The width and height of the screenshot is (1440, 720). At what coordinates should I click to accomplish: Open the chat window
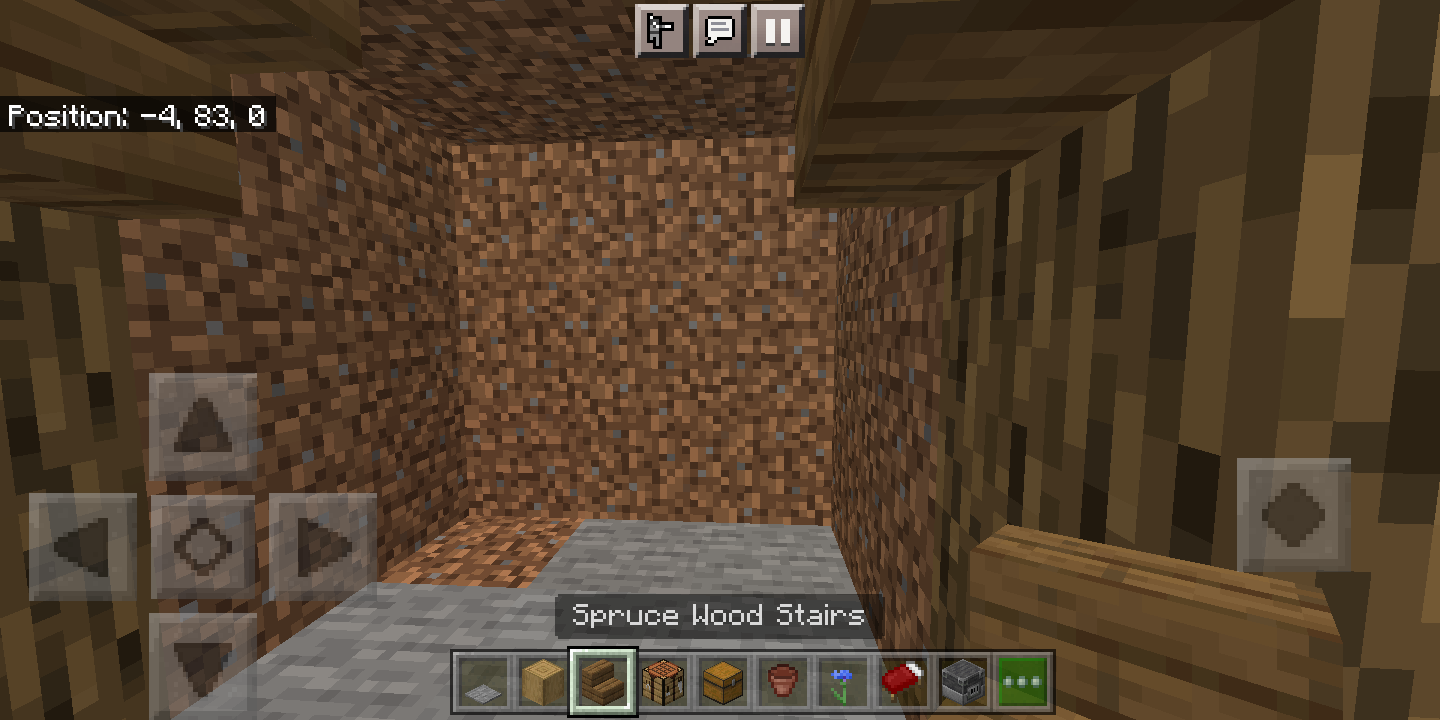click(720, 31)
